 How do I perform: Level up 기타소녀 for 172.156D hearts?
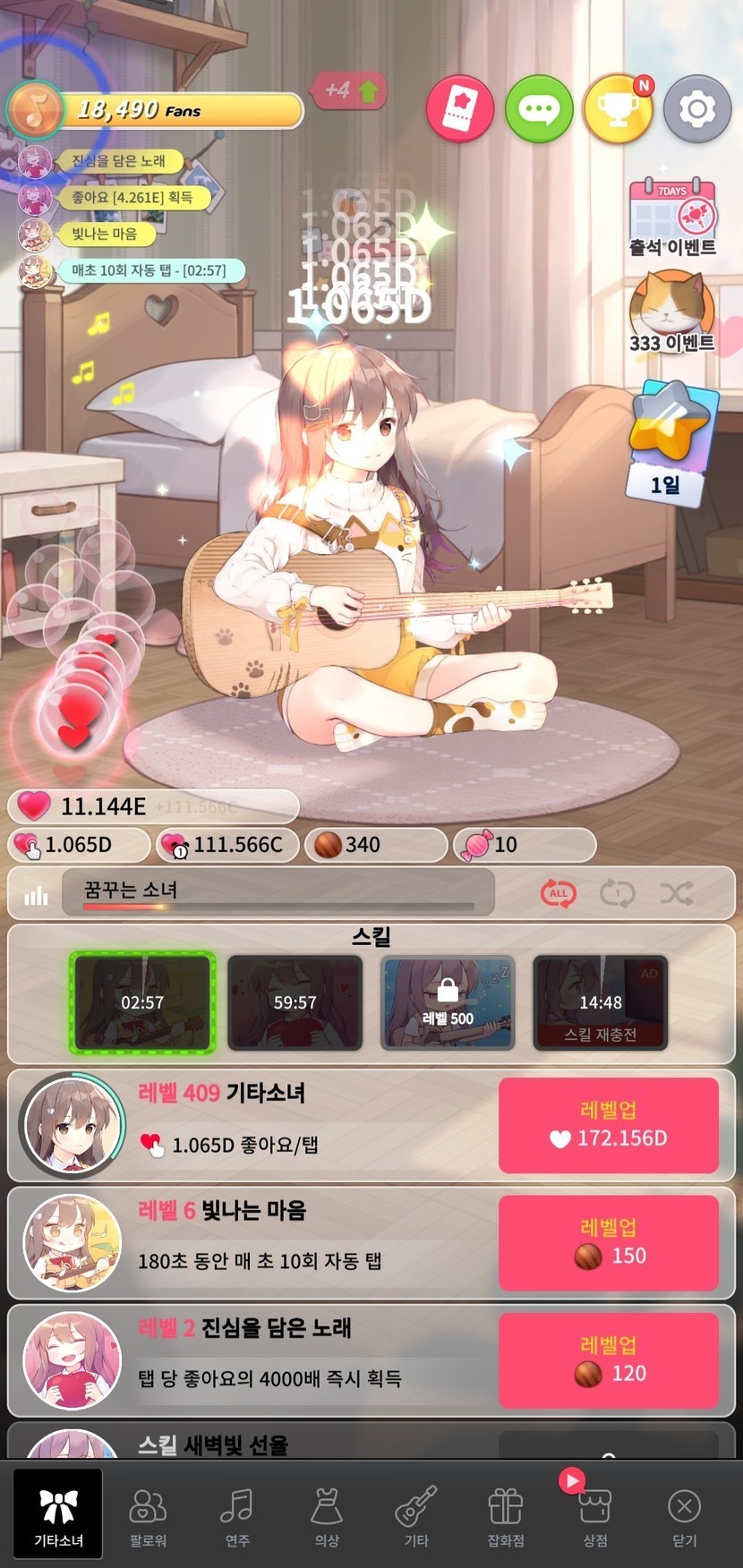pos(609,1125)
